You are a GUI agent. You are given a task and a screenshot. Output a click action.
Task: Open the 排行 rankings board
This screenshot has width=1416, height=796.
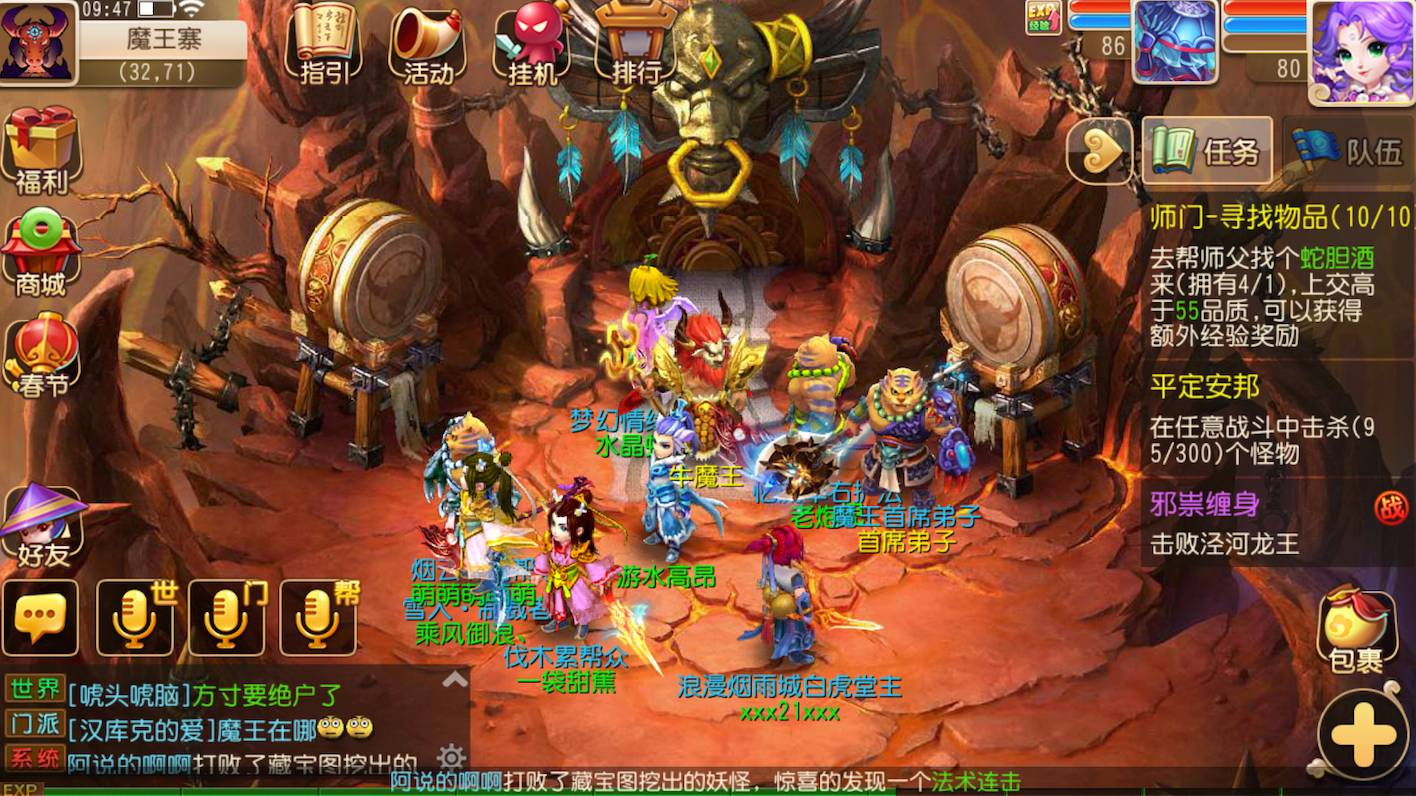(636, 42)
